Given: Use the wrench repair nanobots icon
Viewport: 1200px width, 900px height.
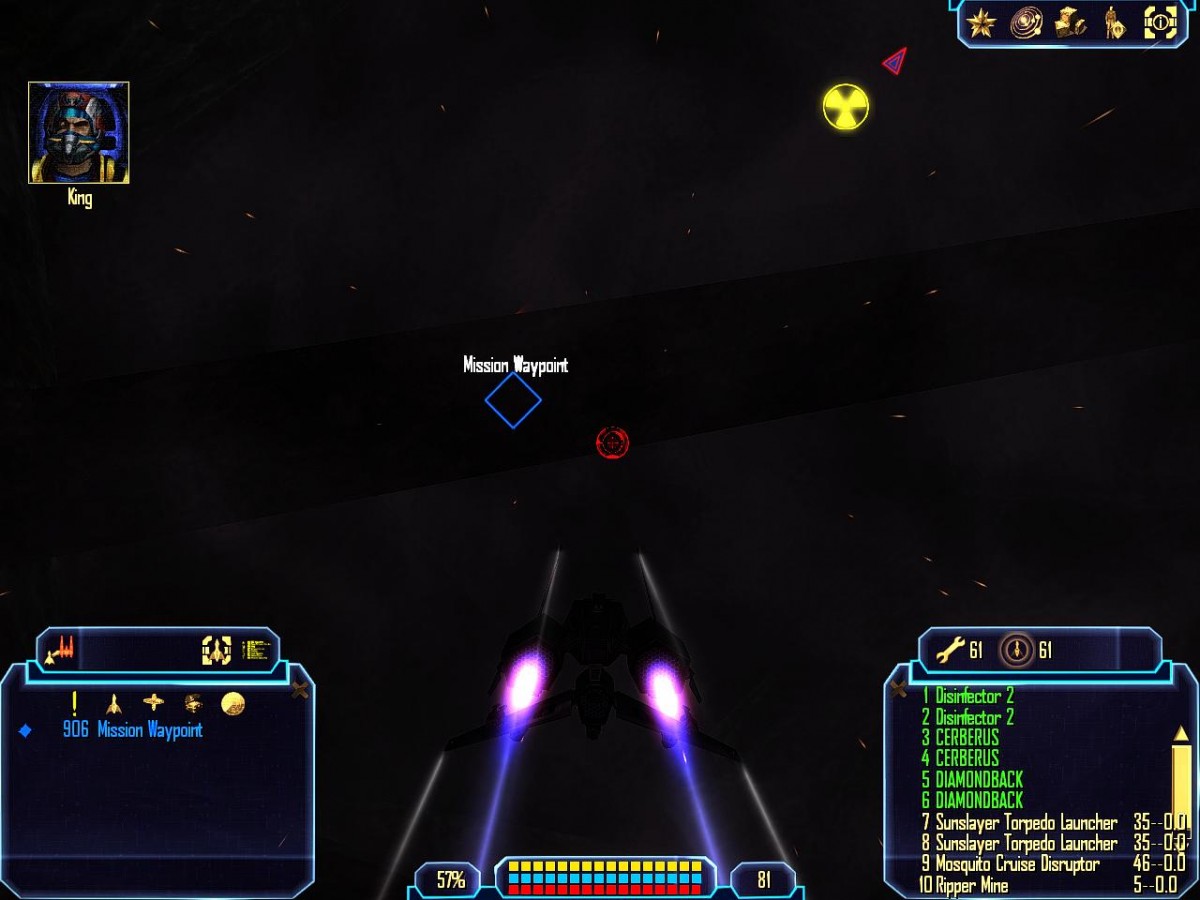Looking at the screenshot, I should [x=949, y=651].
